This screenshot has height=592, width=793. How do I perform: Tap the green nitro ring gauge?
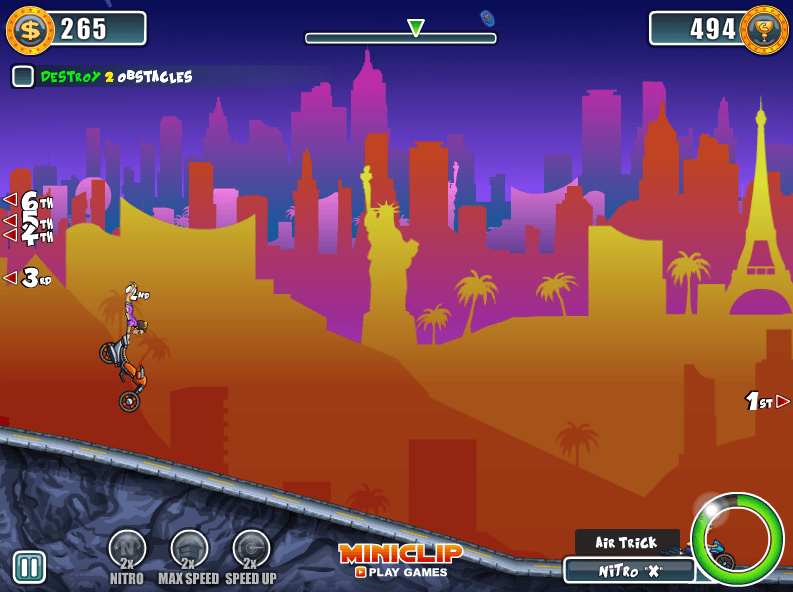737,539
